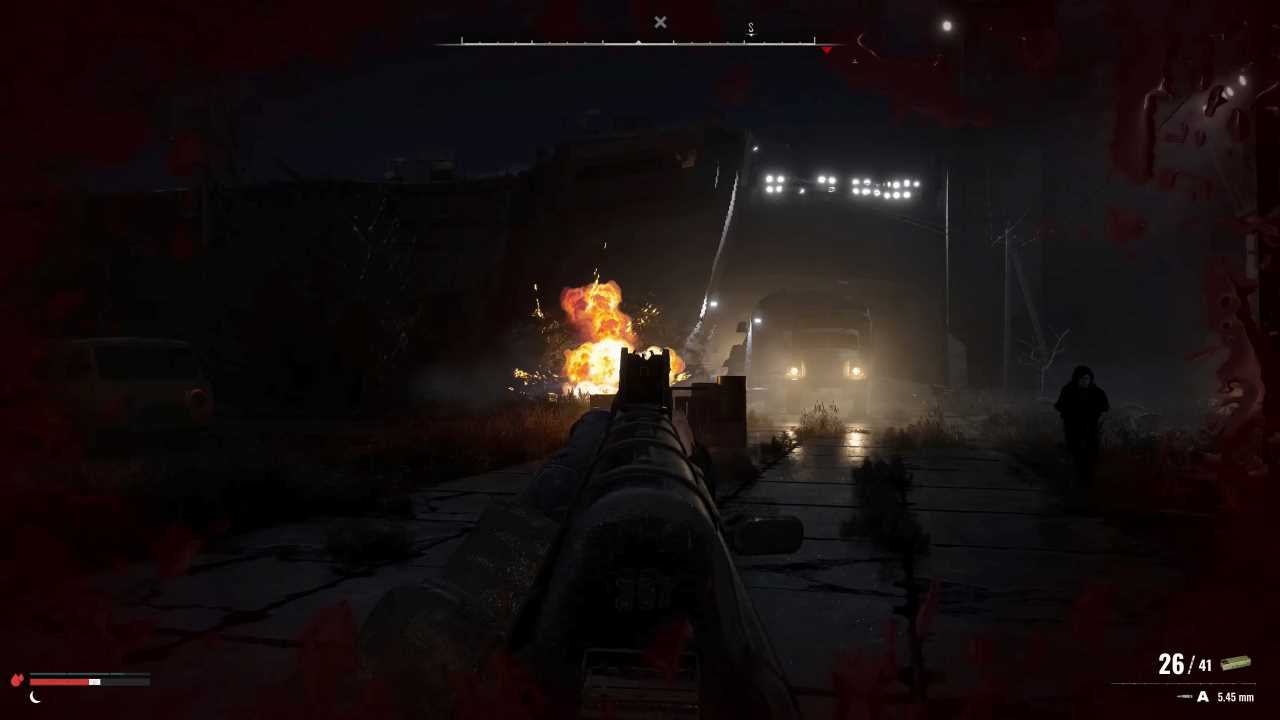Click the S south heading on the compass
This screenshot has height=720, width=1280.
(x=751, y=30)
